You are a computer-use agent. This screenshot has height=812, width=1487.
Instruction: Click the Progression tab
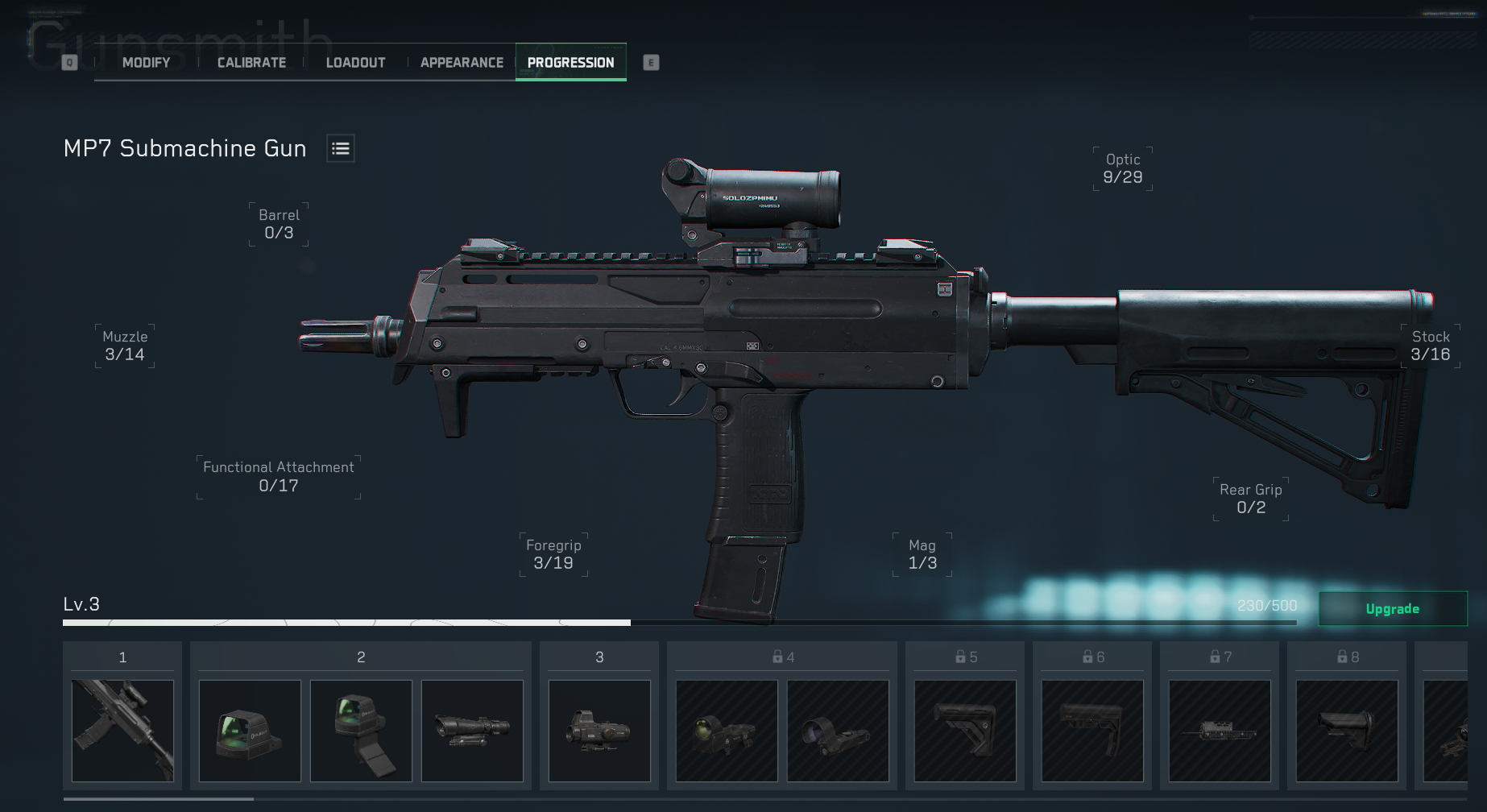[x=570, y=63]
